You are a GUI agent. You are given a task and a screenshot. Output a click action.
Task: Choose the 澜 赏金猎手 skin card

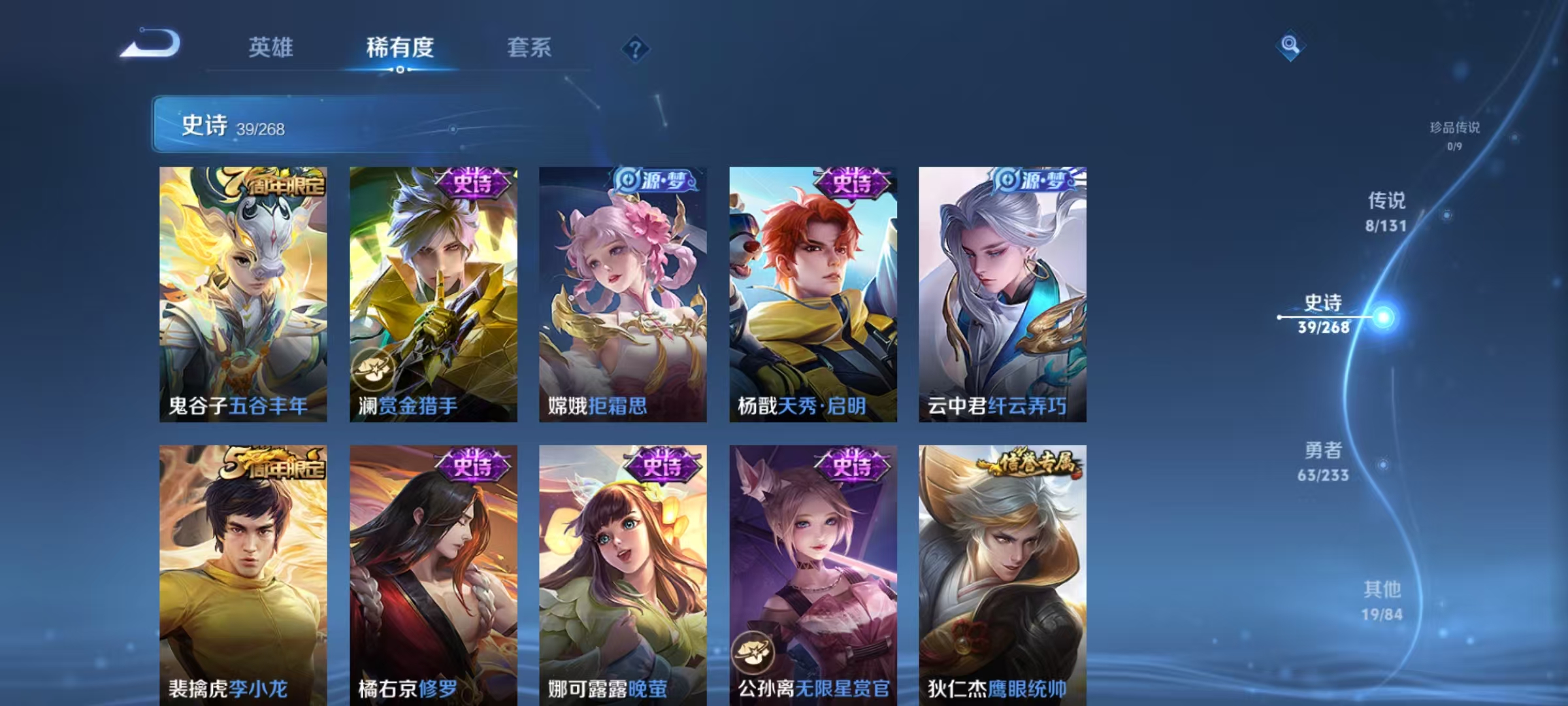pos(433,294)
